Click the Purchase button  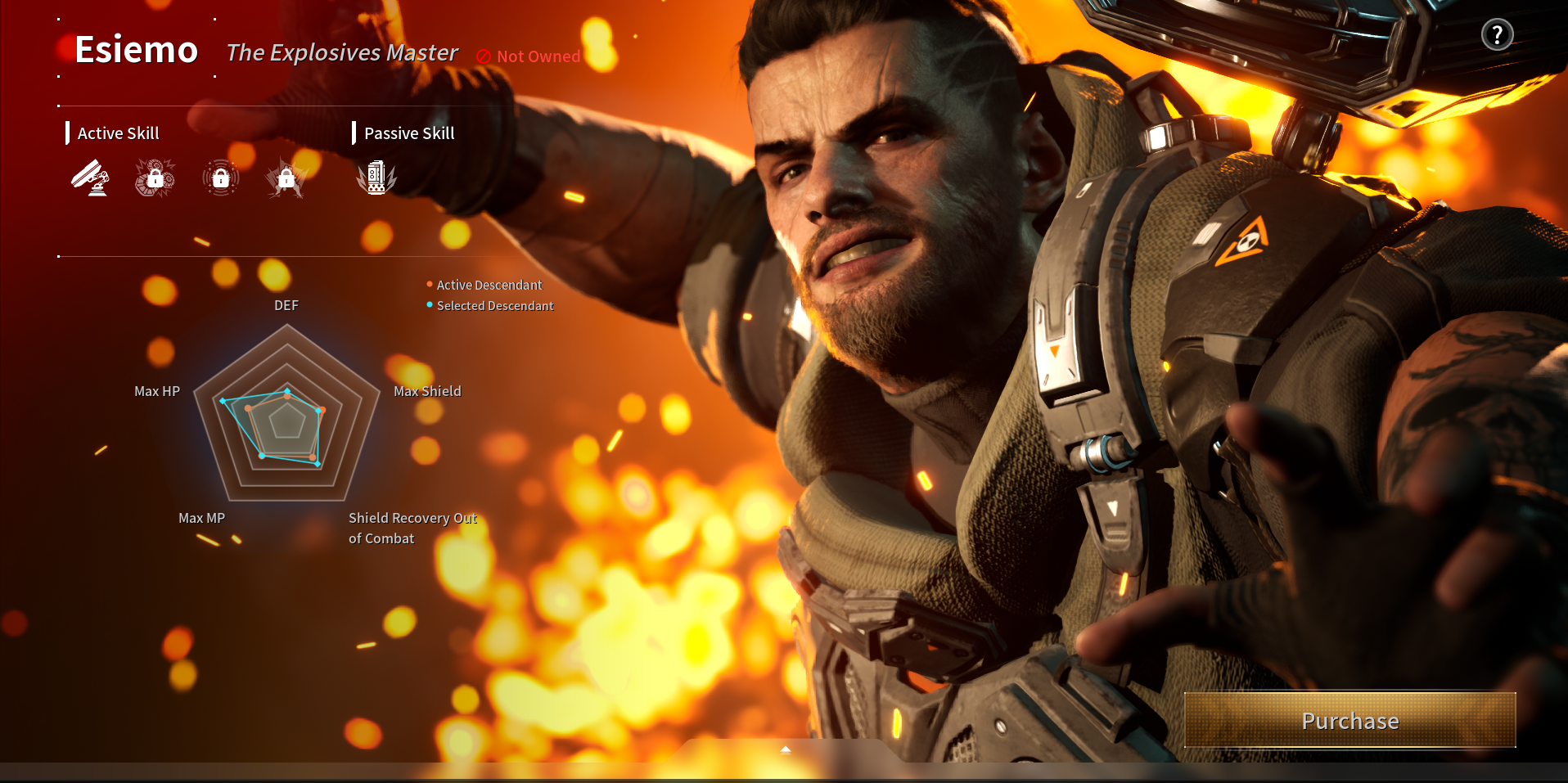[x=1349, y=721]
